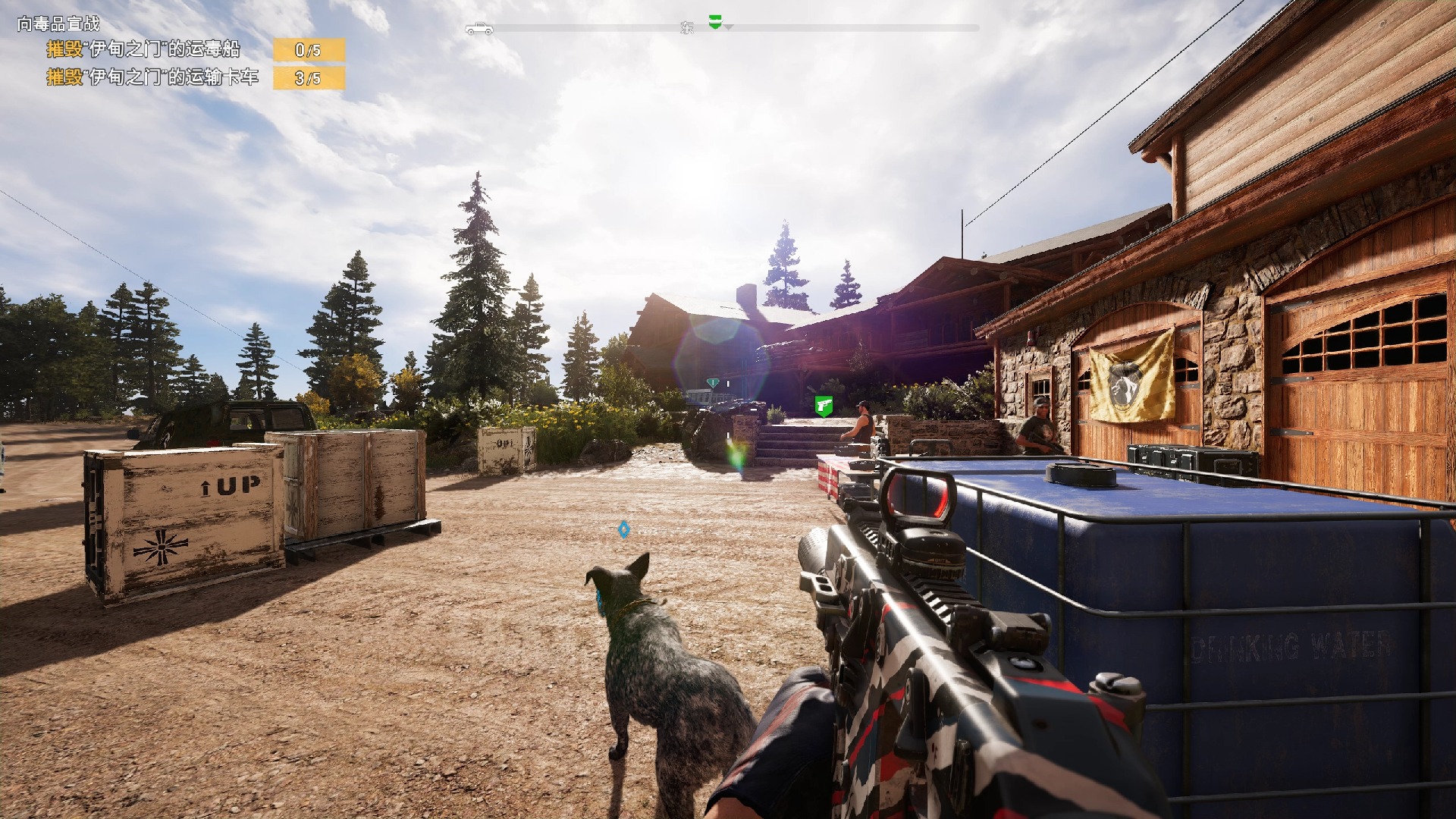Click the green pistol shop marker
The width and height of the screenshot is (1456, 819).
tap(824, 406)
